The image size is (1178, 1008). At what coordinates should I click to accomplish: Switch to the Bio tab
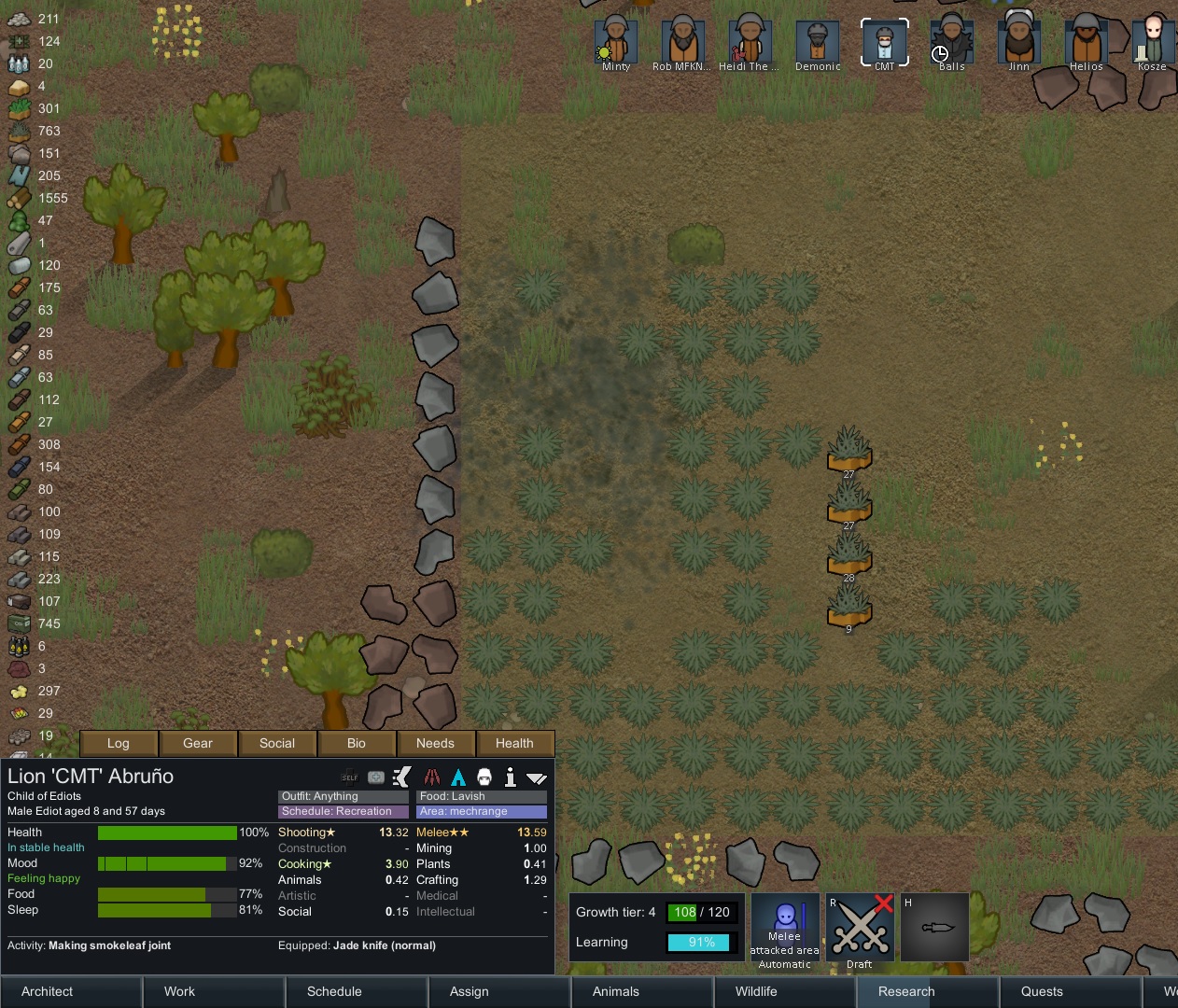(357, 743)
